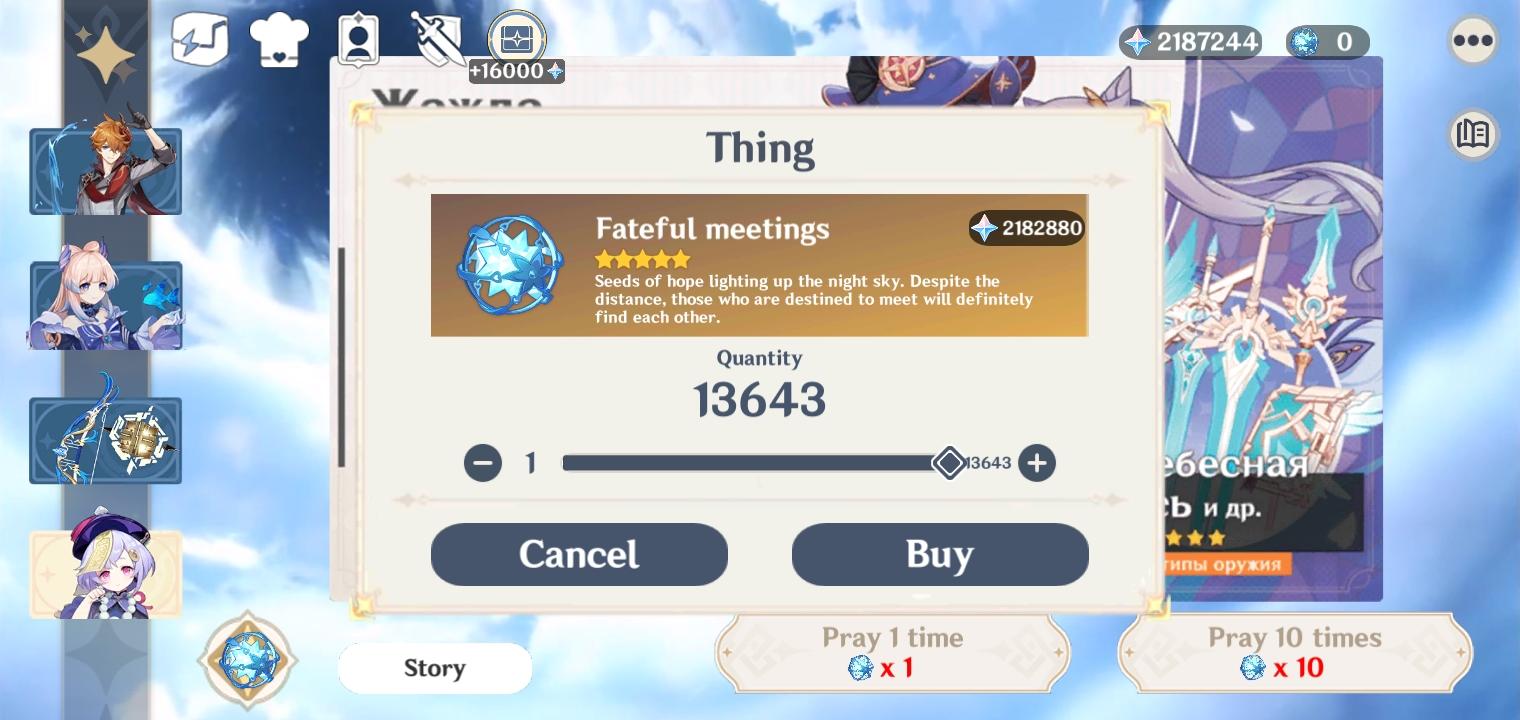Open the chef hat cooking icon
1520x720 pixels.
(279, 38)
